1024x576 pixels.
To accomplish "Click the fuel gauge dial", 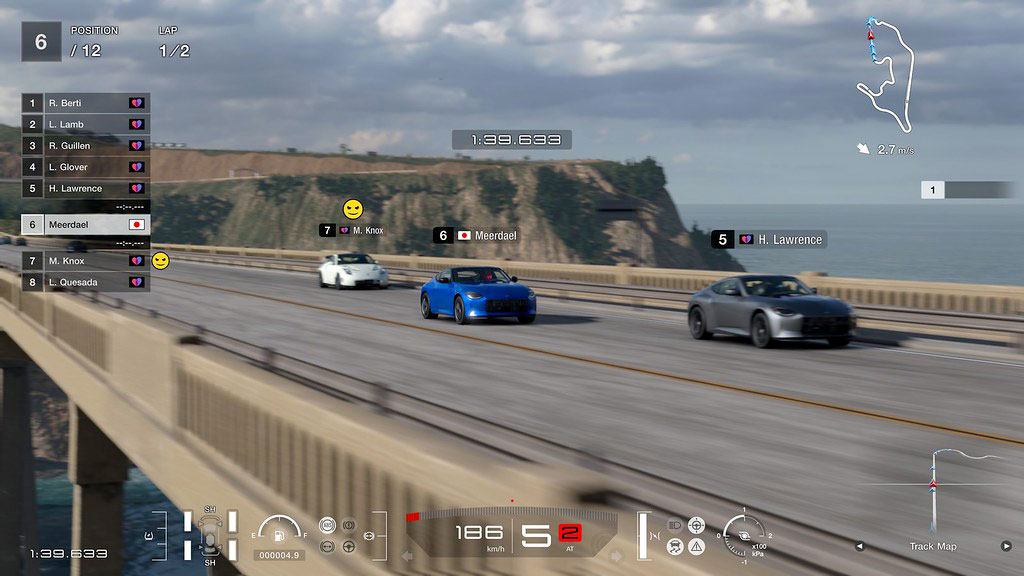I will pyautogui.click(x=280, y=532).
